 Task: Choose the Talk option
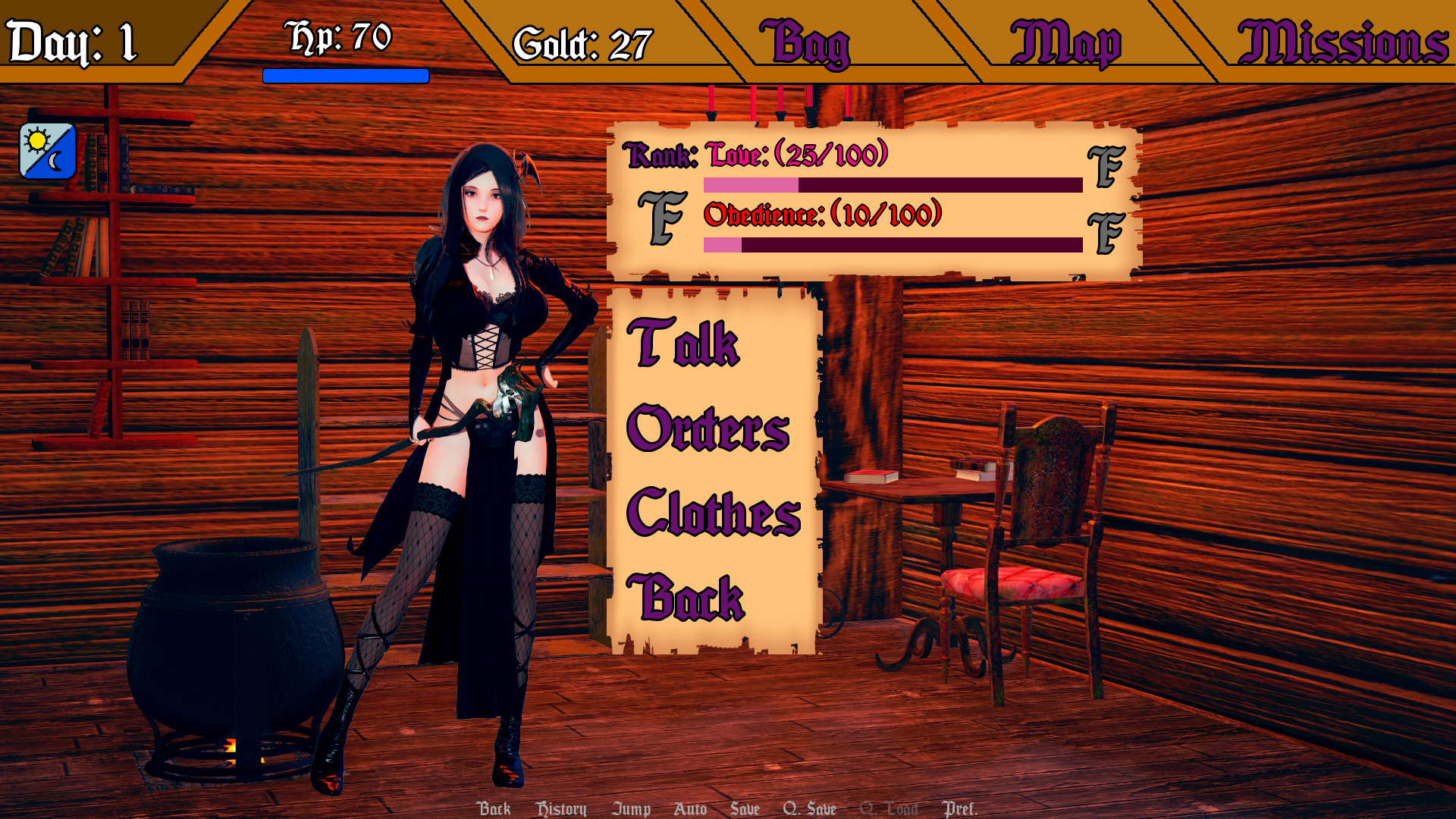click(x=682, y=343)
